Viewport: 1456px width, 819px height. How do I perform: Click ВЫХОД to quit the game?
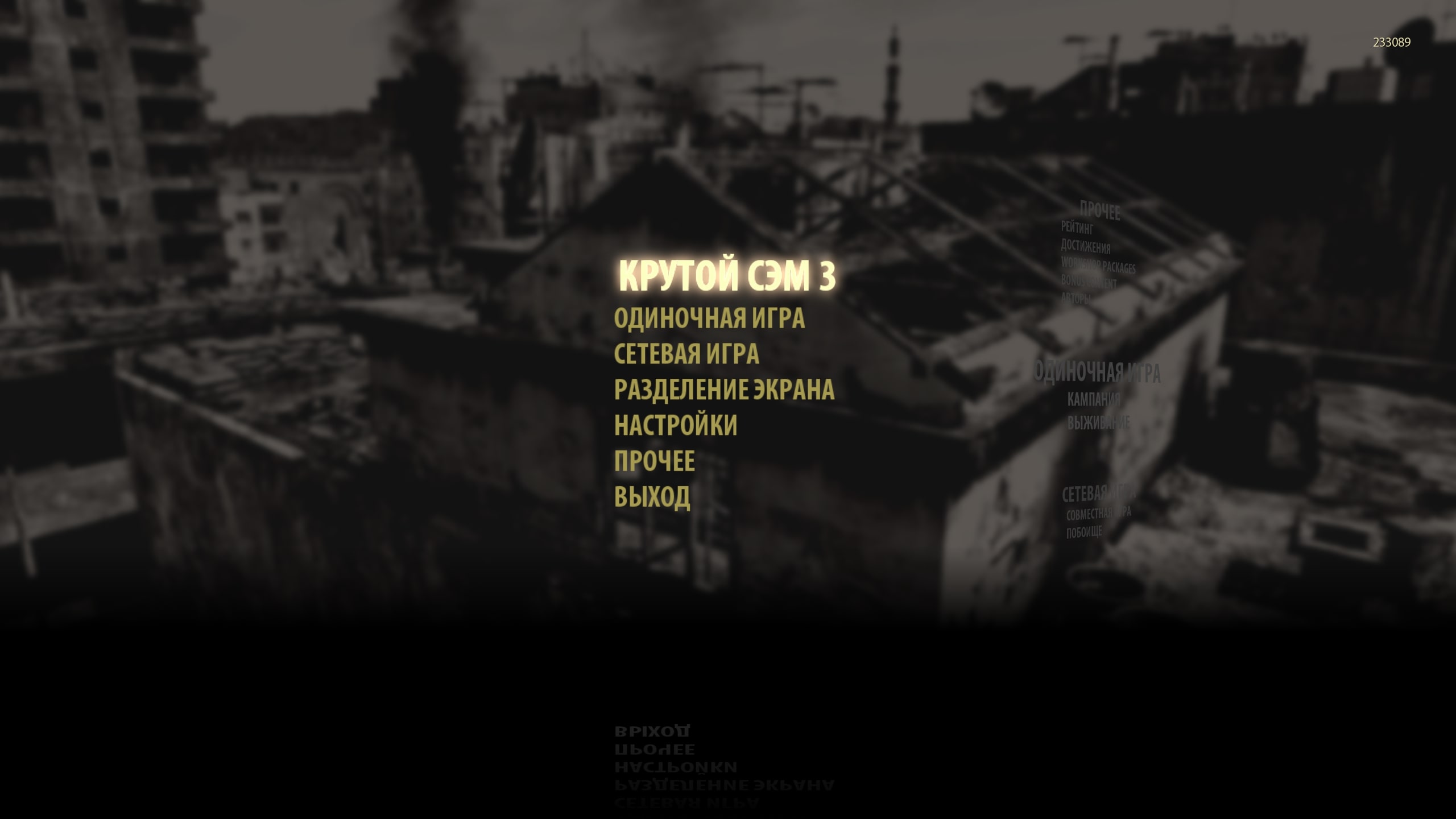pos(652,497)
